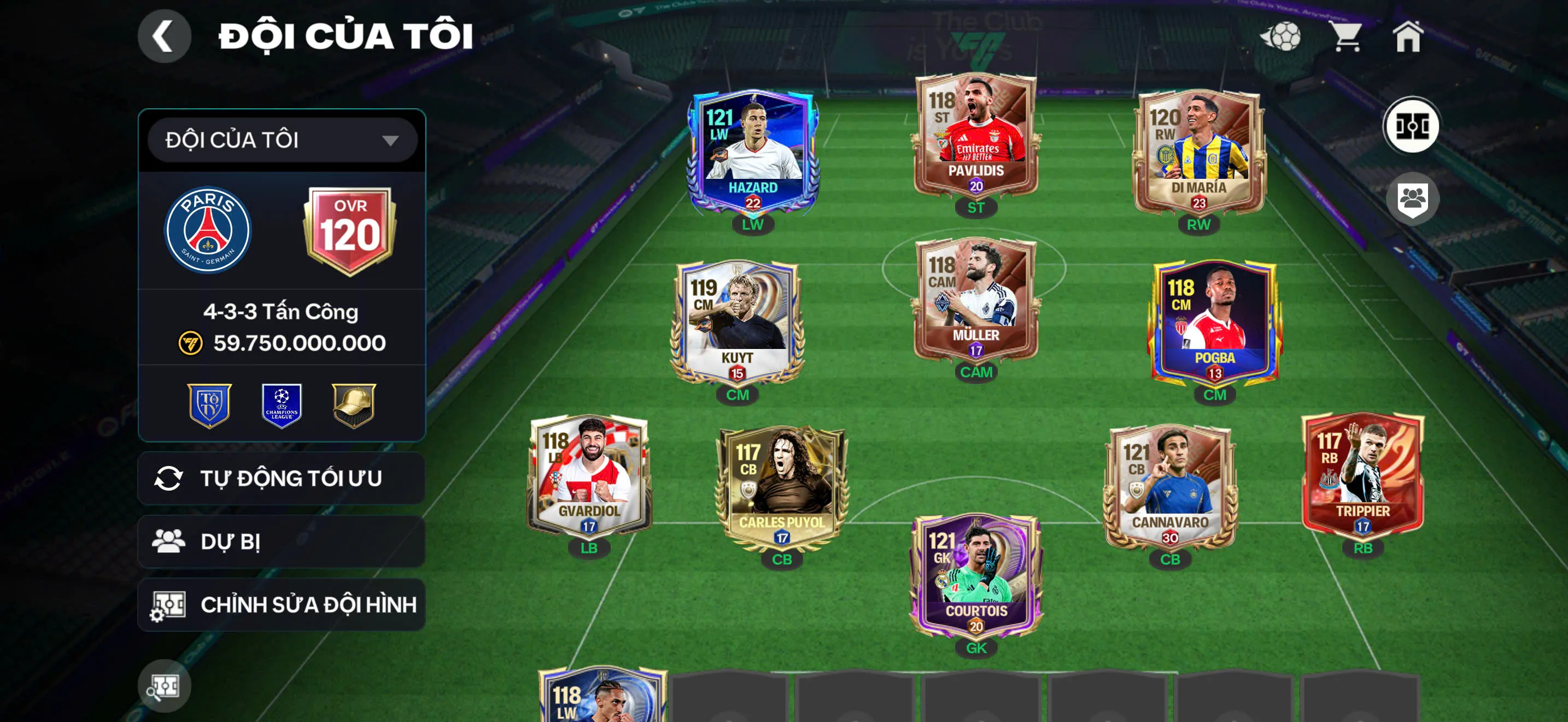Return to the home screen
The width and height of the screenshot is (1568, 722).
coord(1408,37)
